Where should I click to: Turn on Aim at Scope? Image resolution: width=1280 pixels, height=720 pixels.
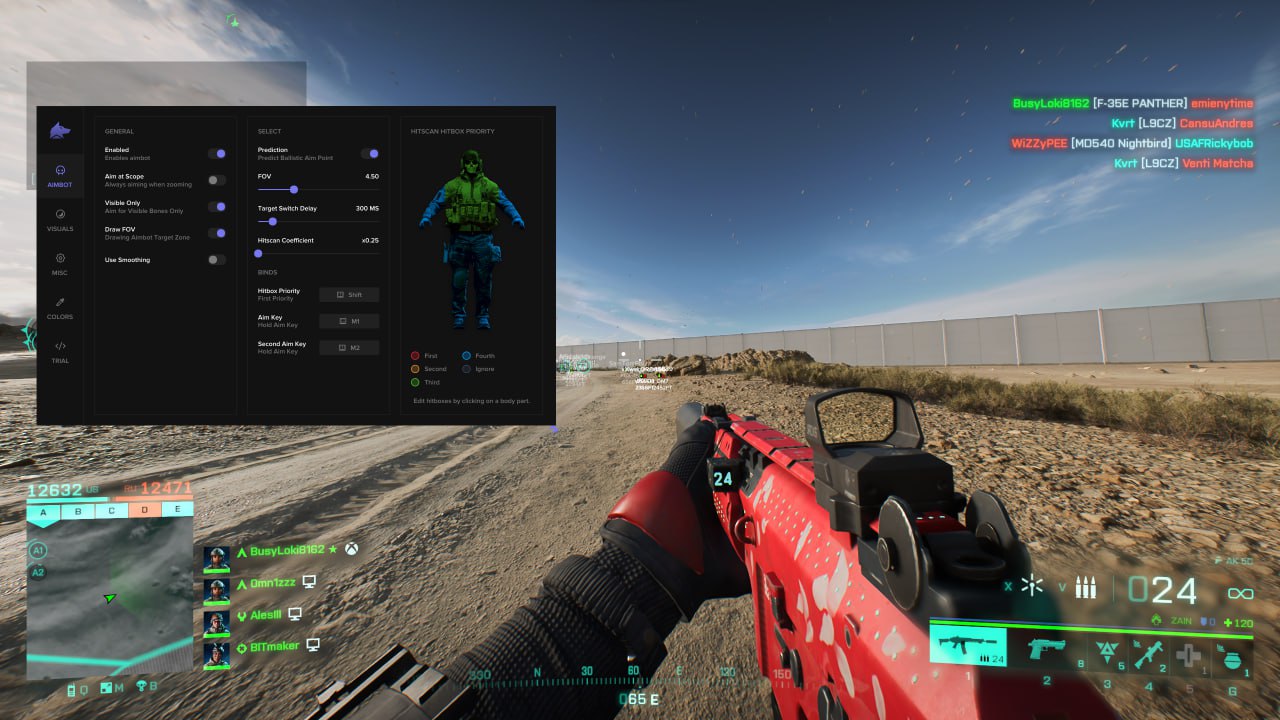click(217, 181)
